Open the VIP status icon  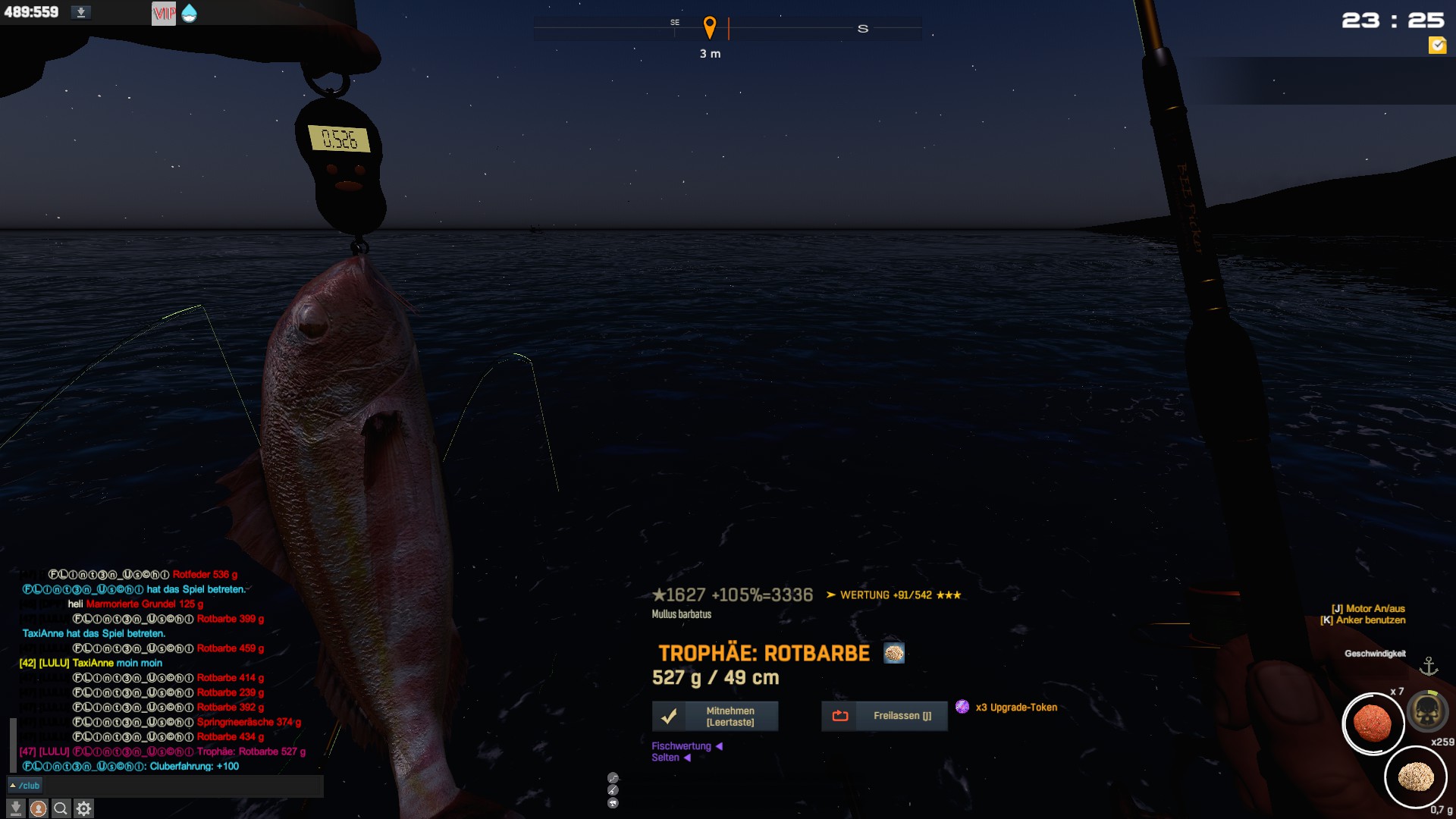tap(164, 13)
